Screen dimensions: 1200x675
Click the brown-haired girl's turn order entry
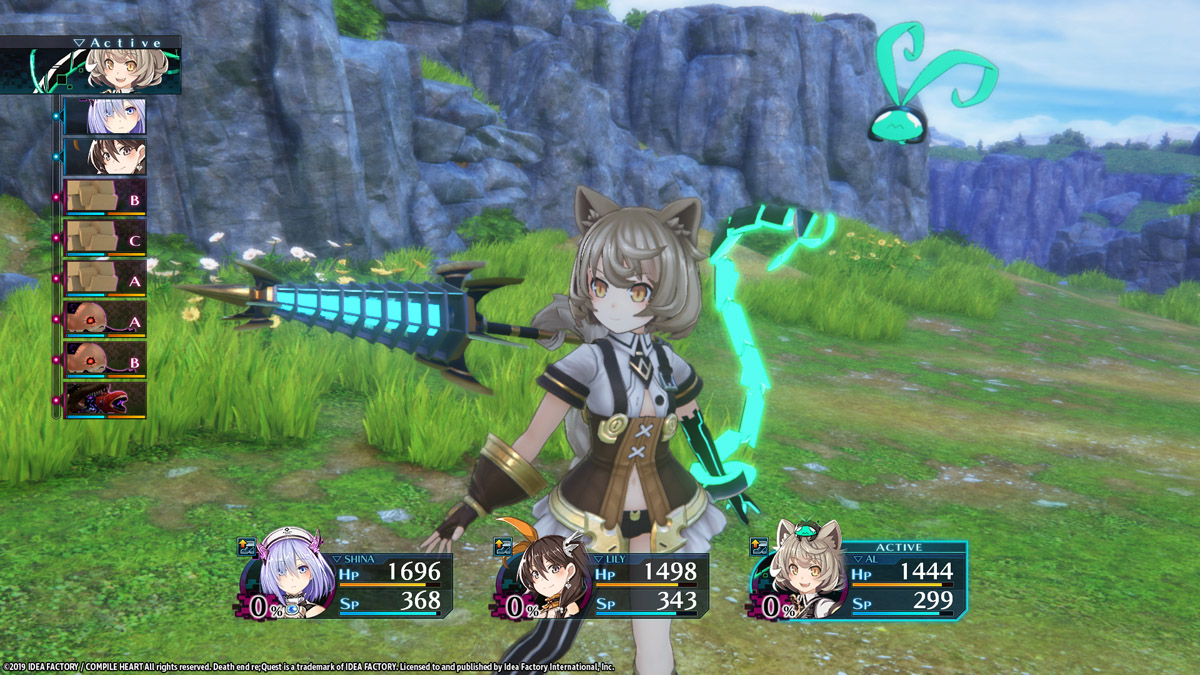coord(105,157)
